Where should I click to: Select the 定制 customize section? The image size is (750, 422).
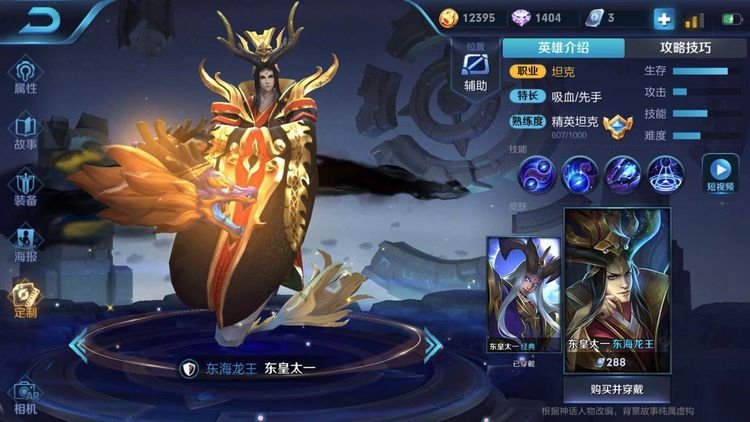click(25, 299)
